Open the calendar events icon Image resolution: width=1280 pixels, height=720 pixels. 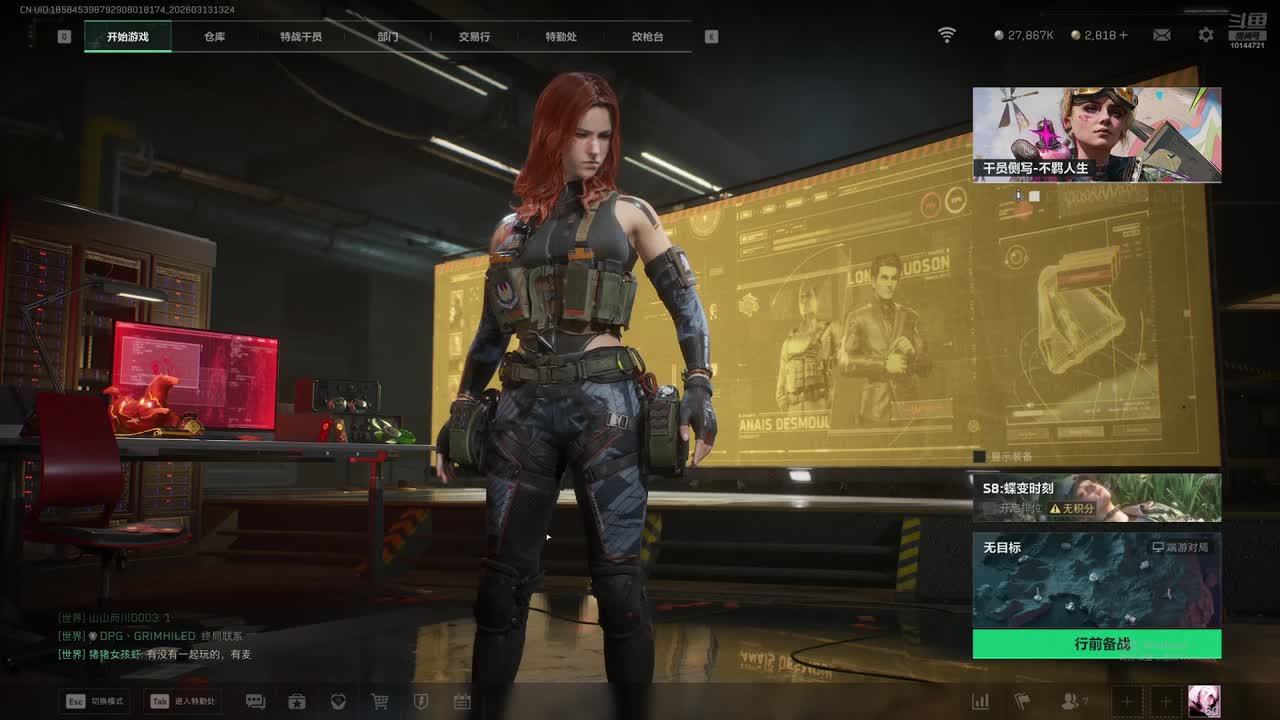[462, 702]
